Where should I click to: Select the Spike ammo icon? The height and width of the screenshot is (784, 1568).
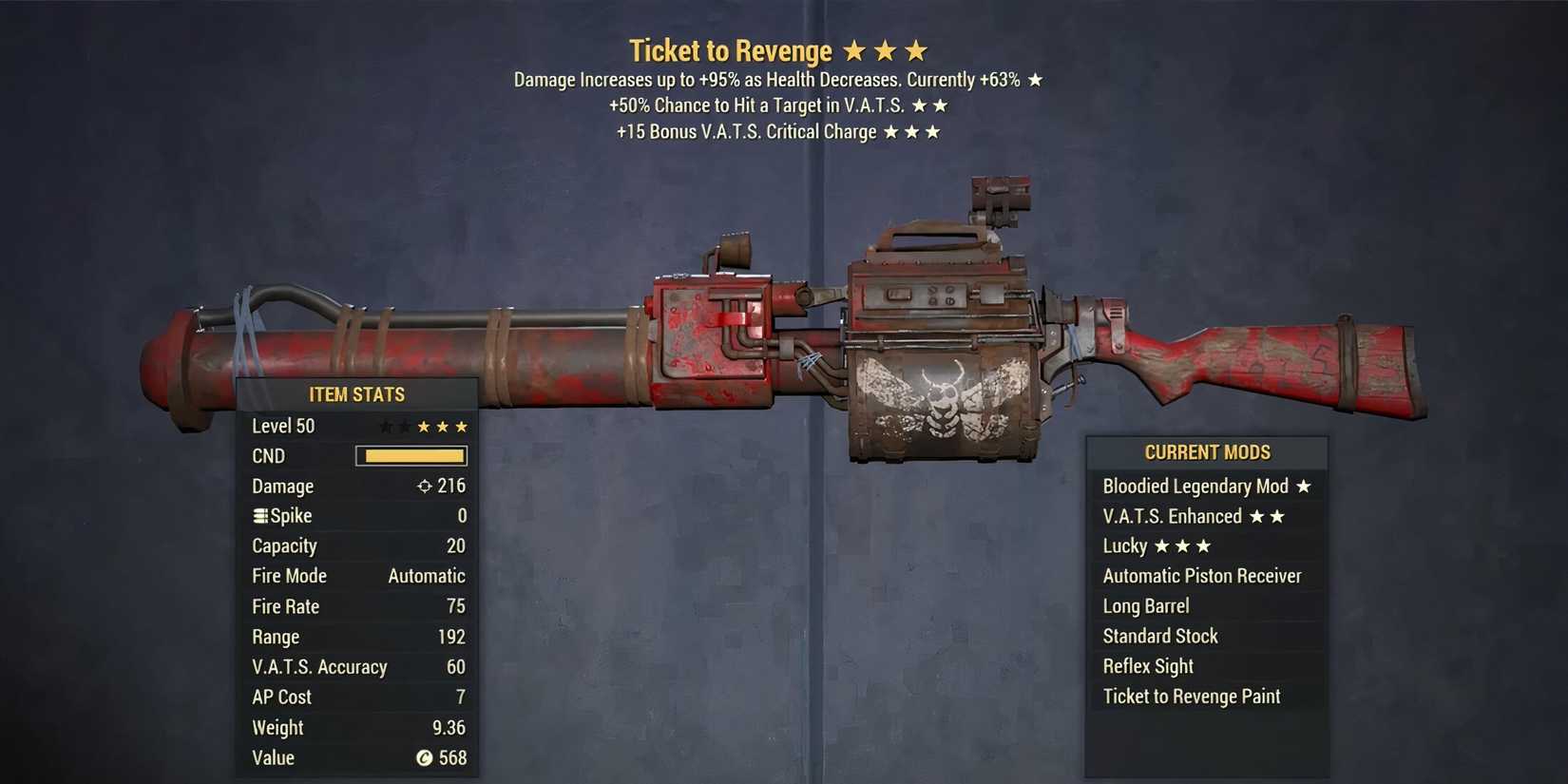258,515
